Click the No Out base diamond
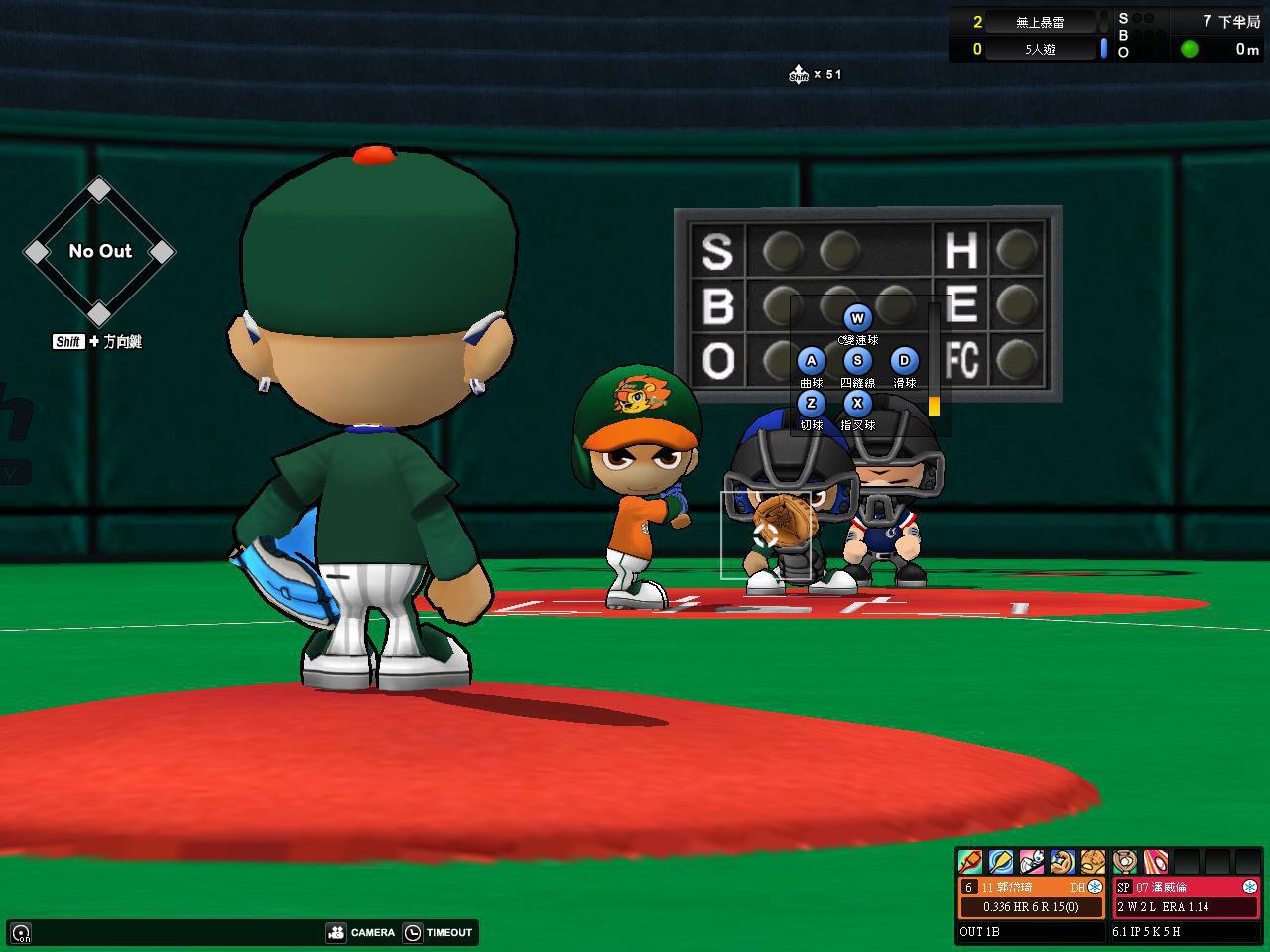 (x=99, y=251)
